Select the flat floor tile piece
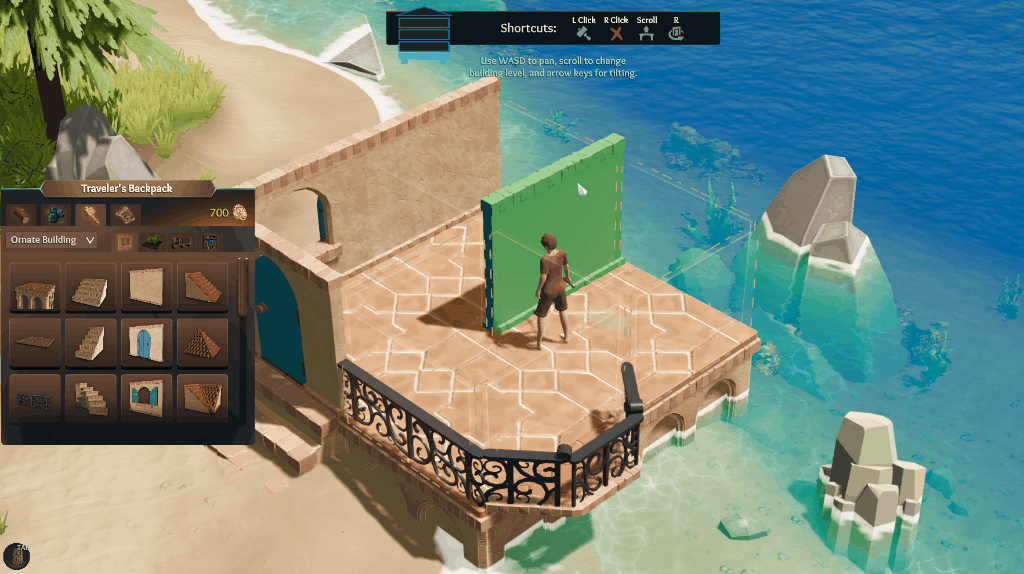 coord(34,343)
